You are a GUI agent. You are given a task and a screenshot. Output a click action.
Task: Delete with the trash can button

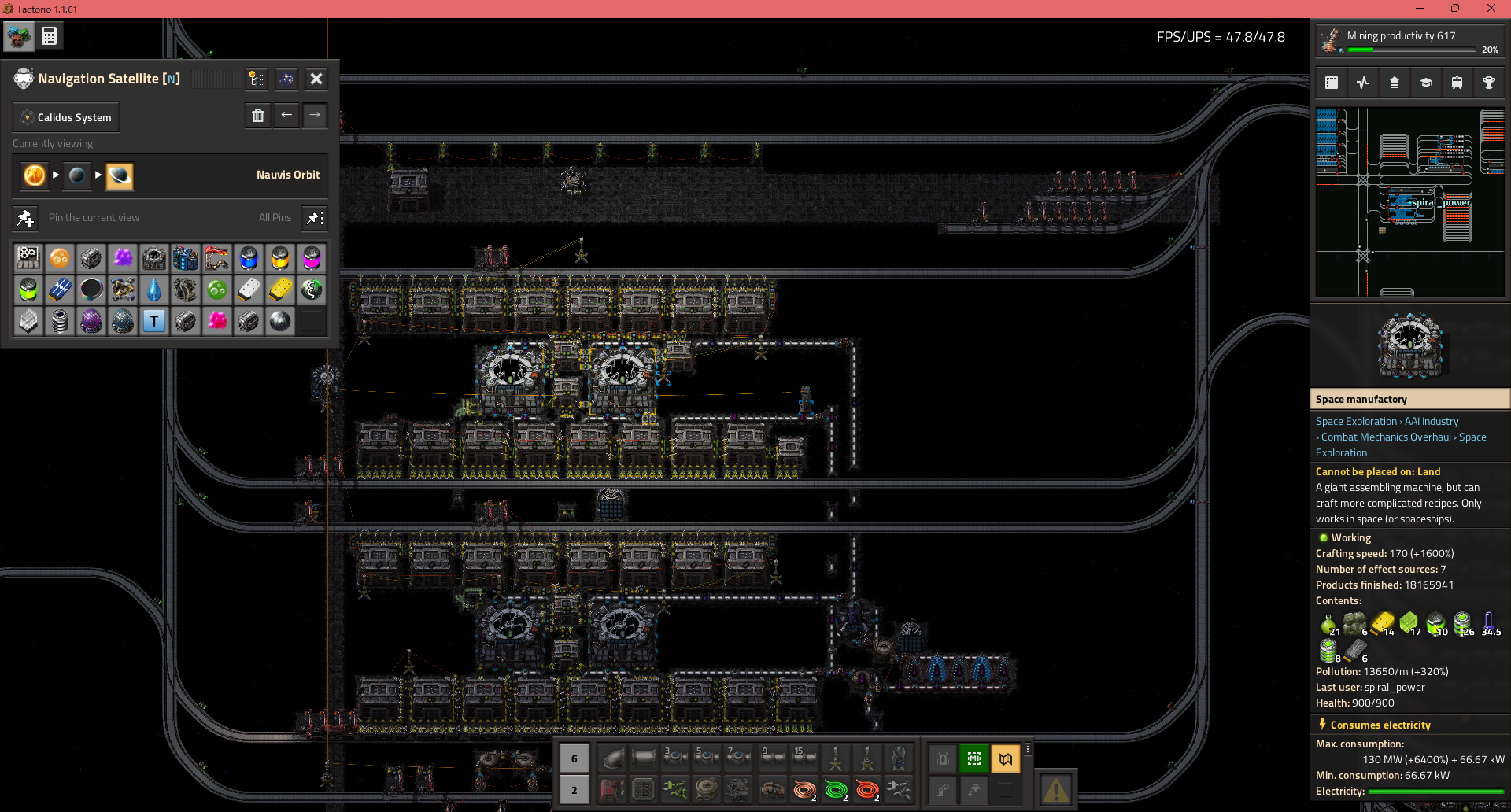coord(257,116)
